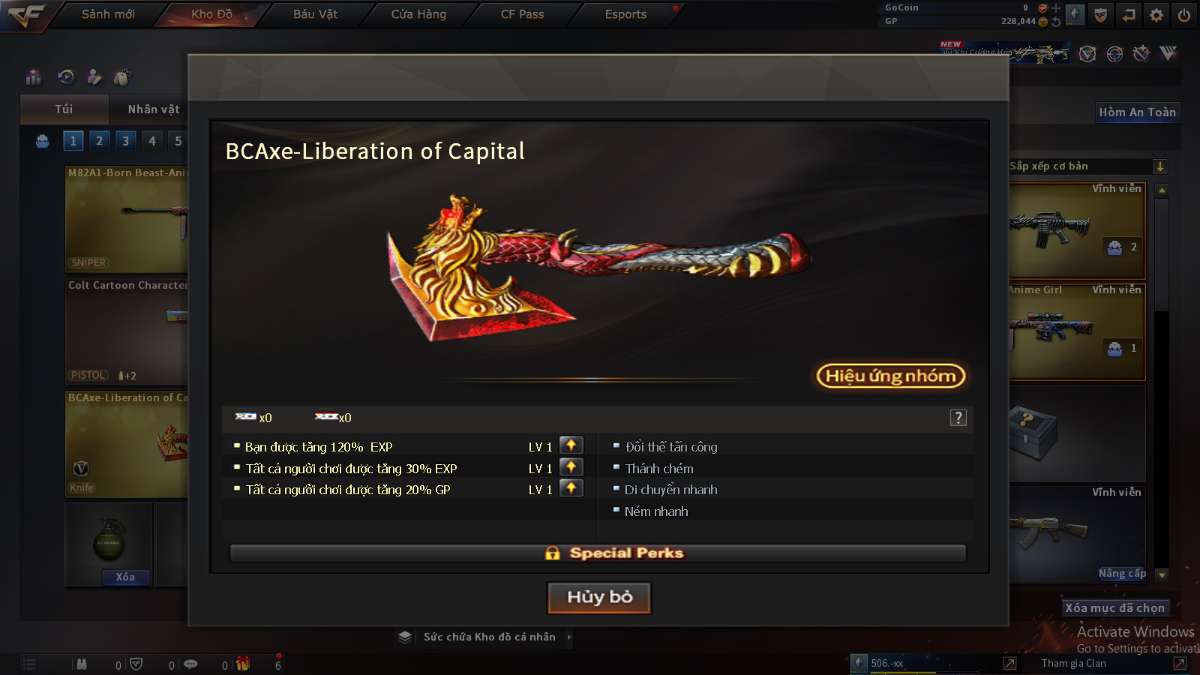Go to the Sảnh mới lobby tab

(107, 14)
